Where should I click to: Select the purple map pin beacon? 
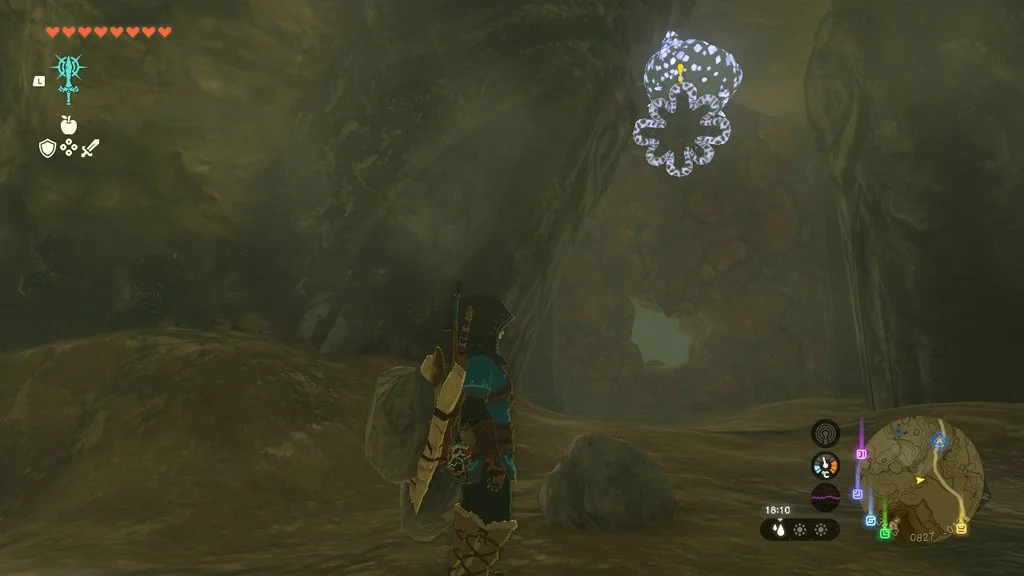pyautogui.click(x=860, y=453)
